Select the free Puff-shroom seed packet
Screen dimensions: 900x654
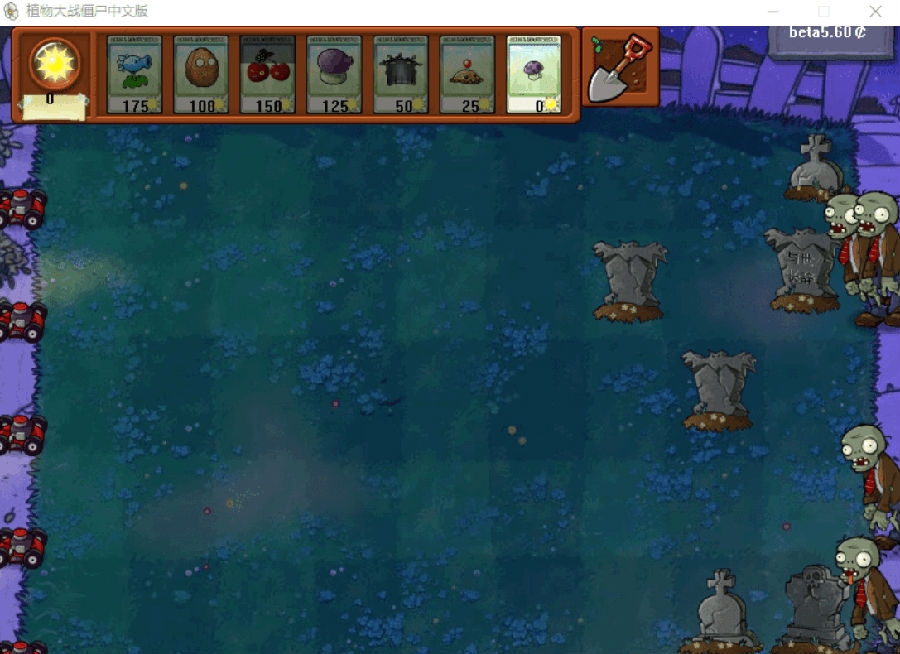tap(533, 74)
